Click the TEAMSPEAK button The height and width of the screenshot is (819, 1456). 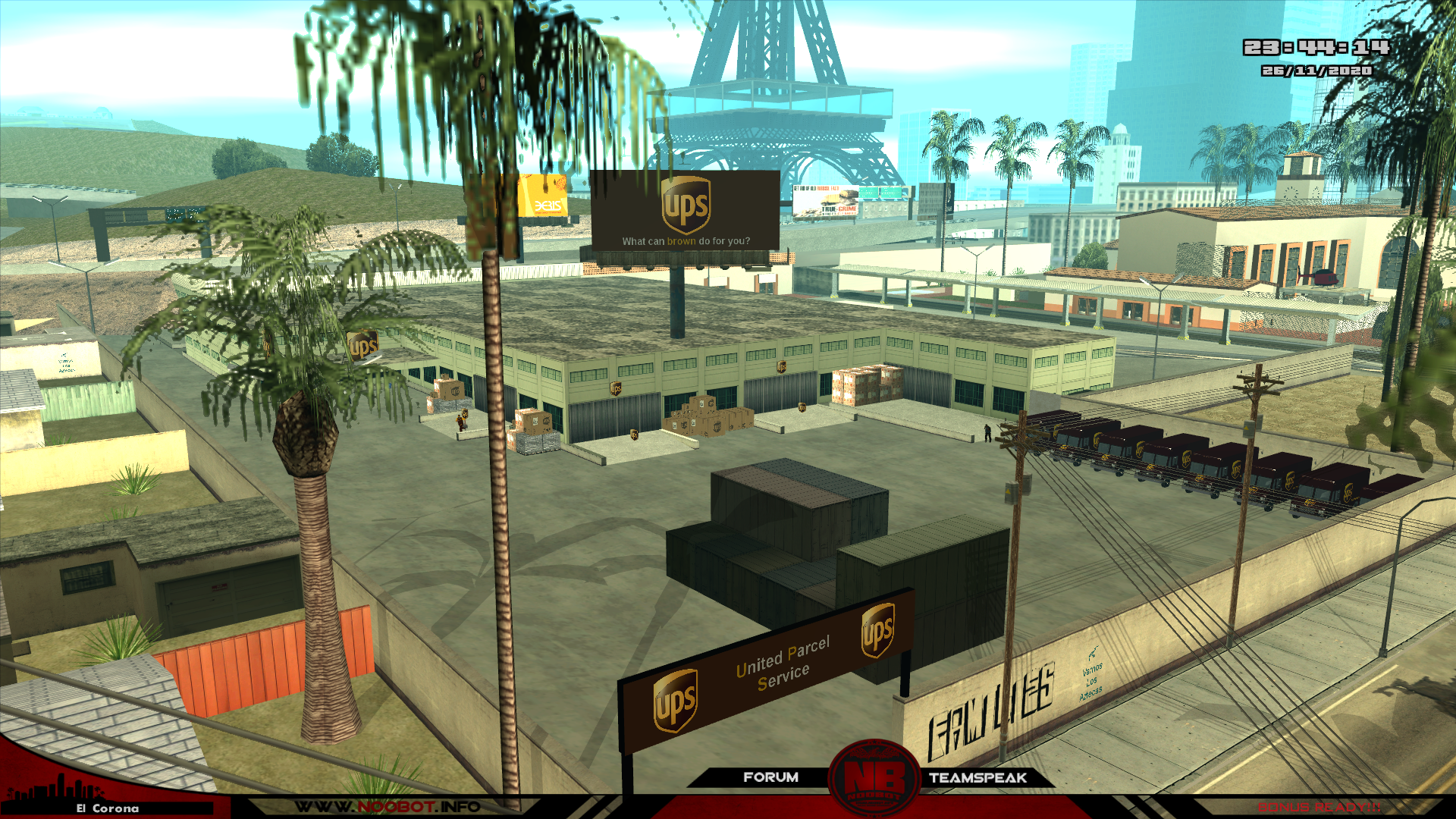[x=977, y=778]
